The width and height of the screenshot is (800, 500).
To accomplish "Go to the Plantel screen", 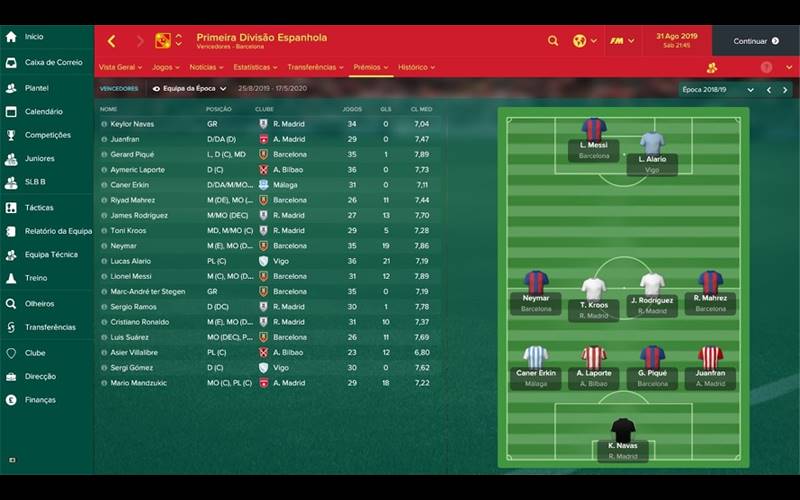I will (36, 88).
